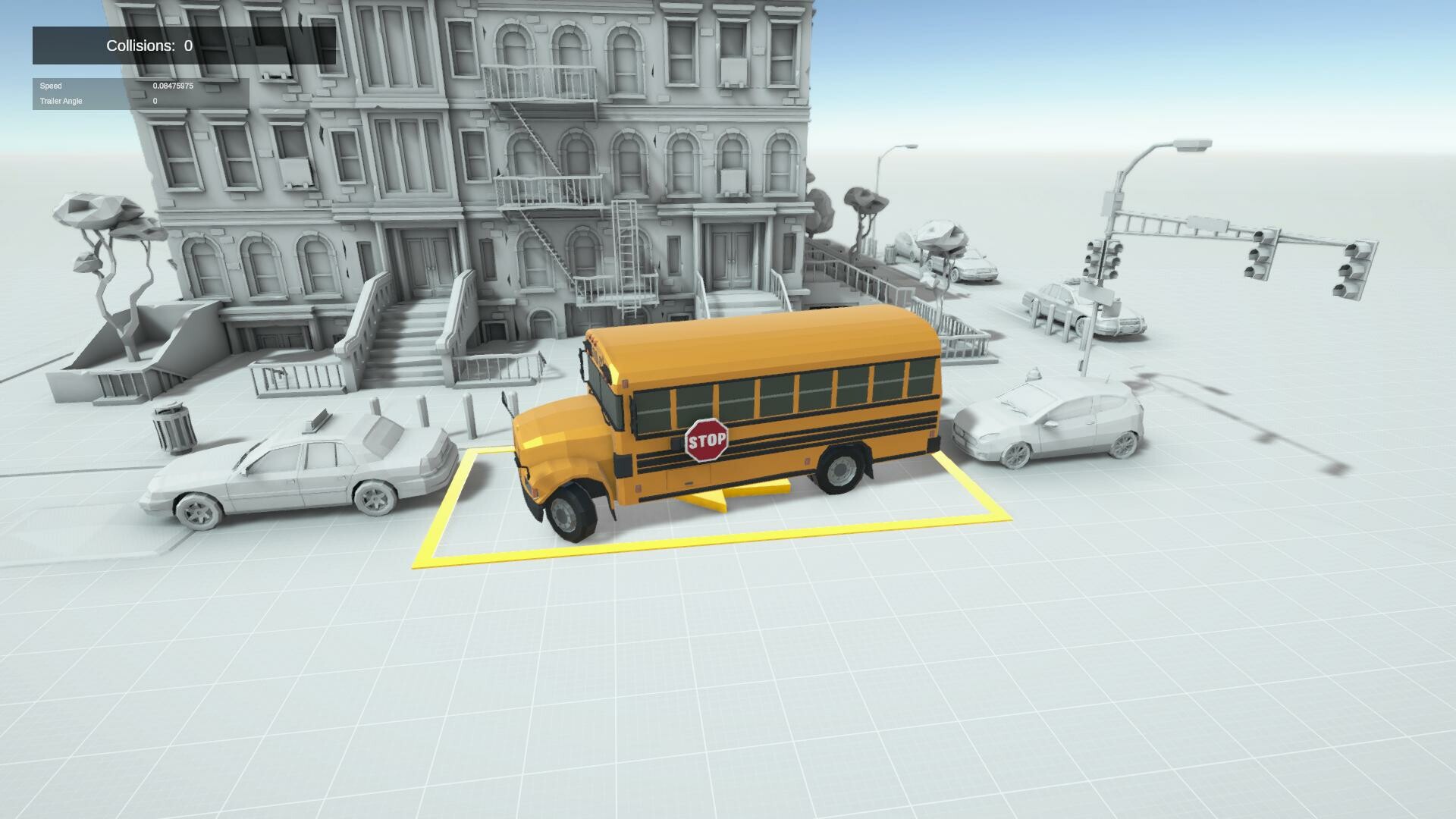The height and width of the screenshot is (819, 1456).
Task: Select the Speed label in the debug panel
Action: pyautogui.click(x=51, y=86)
